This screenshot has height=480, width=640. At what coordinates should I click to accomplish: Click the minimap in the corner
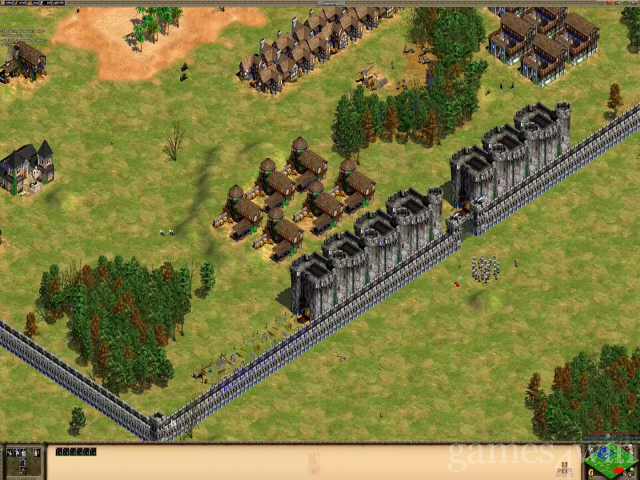coord(610,461)
